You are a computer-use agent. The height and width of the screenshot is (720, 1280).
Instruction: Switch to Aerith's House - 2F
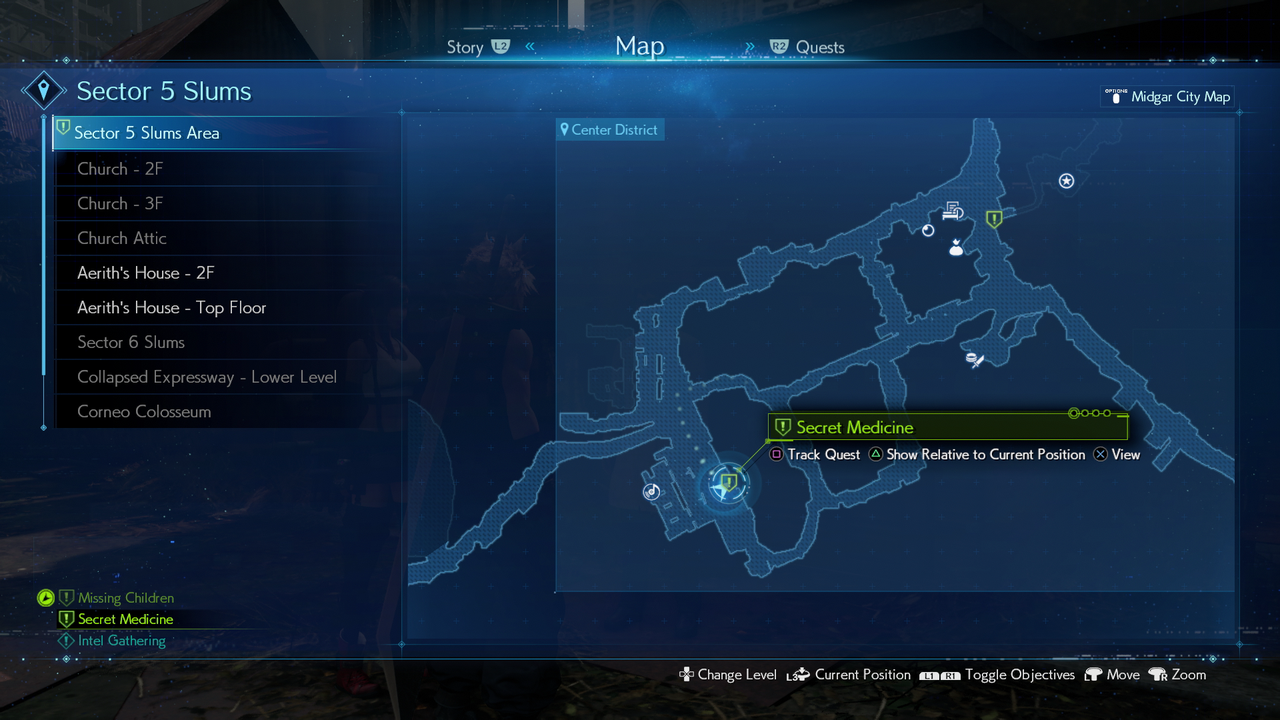pyautogui.click(x=146, y=273)
